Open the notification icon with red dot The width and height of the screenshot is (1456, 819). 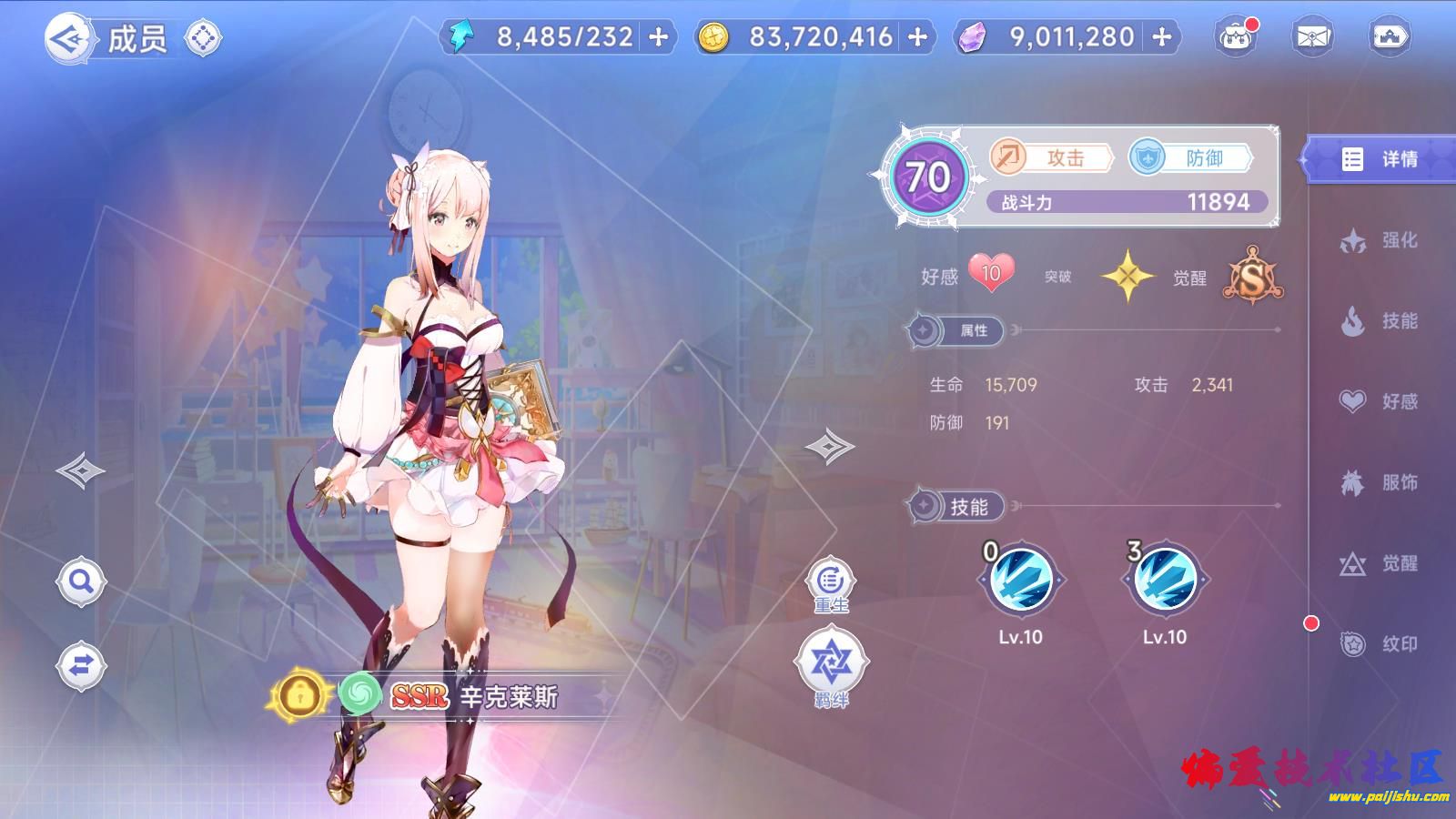click(1235, 37)
